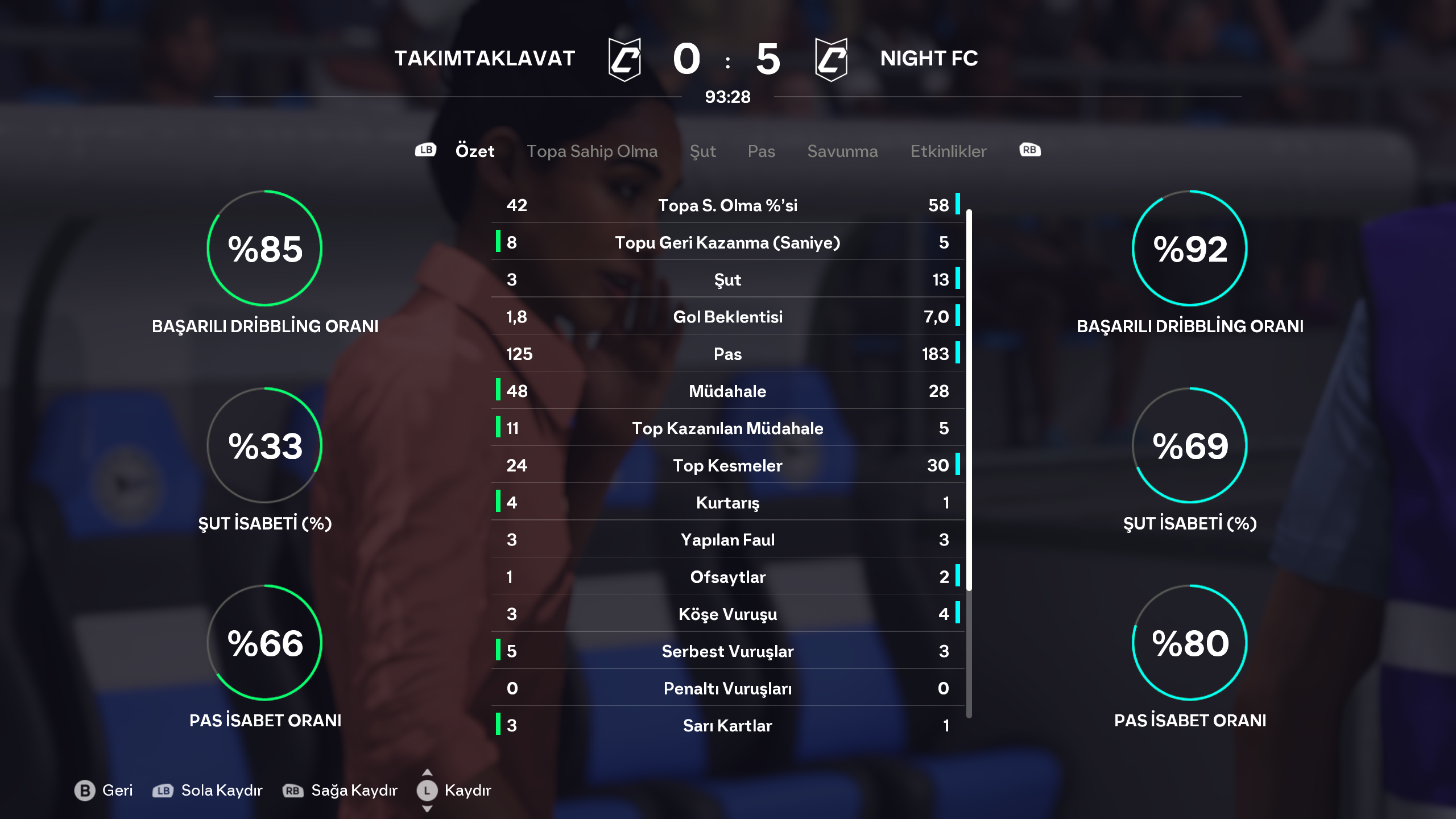Open the Etkinlikler tab
The width and height of the screenshot is (1456, 819).
[x=948, y=151]
